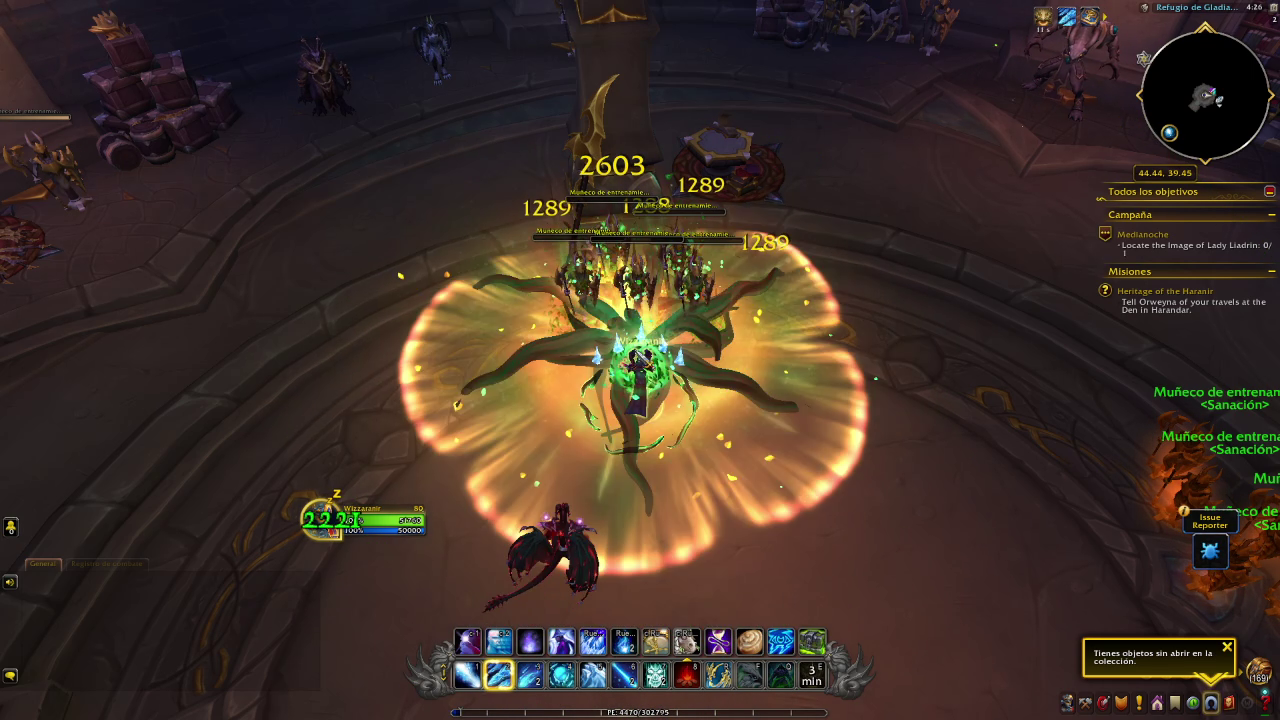Collapse the Misiones objectives section
This screenshot has width=1280, height=720.
(x=1272, y=272)
